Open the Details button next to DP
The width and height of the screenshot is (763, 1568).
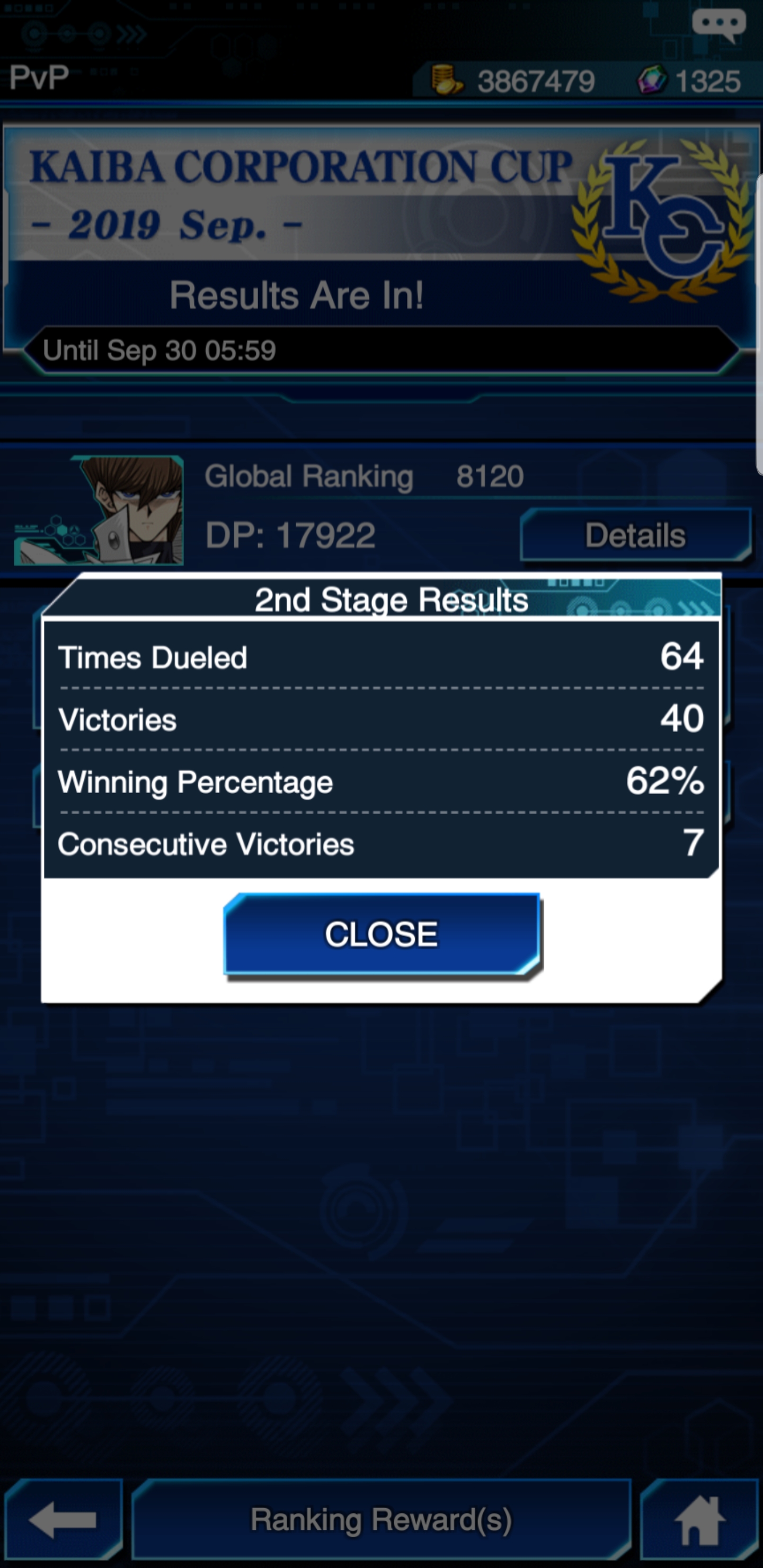tap(635, 536)
